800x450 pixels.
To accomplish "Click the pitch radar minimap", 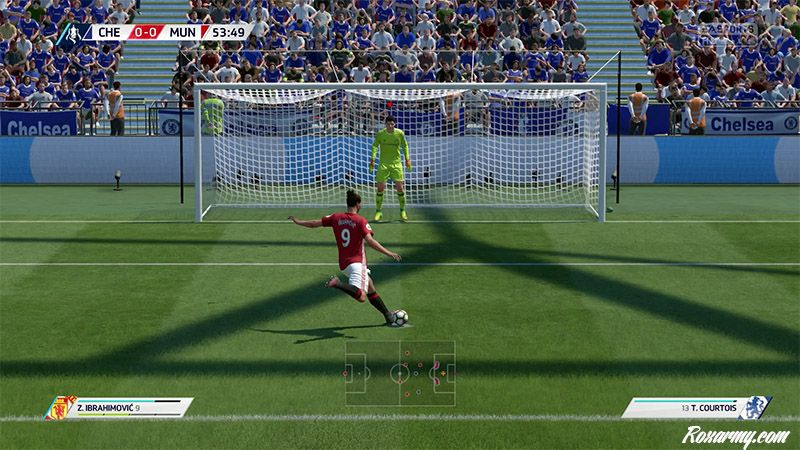I will point(400,373).
